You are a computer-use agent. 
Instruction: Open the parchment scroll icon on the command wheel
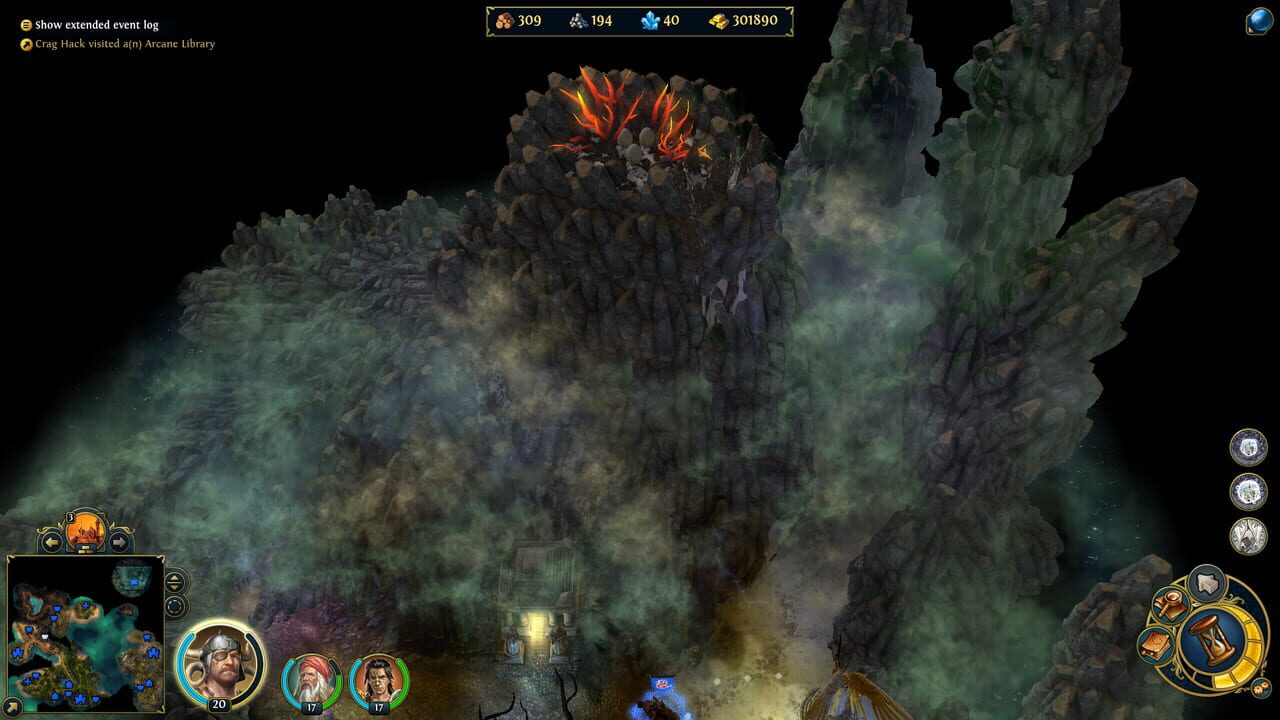pyautogui.click(x=1155, y=643)
